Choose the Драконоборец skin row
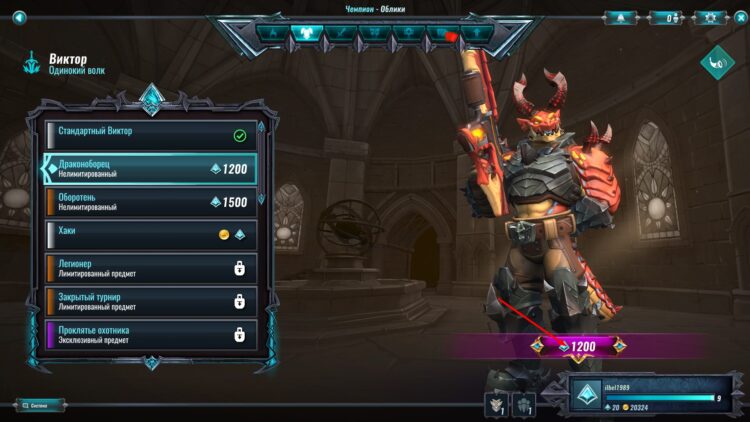 coord(150,169)
